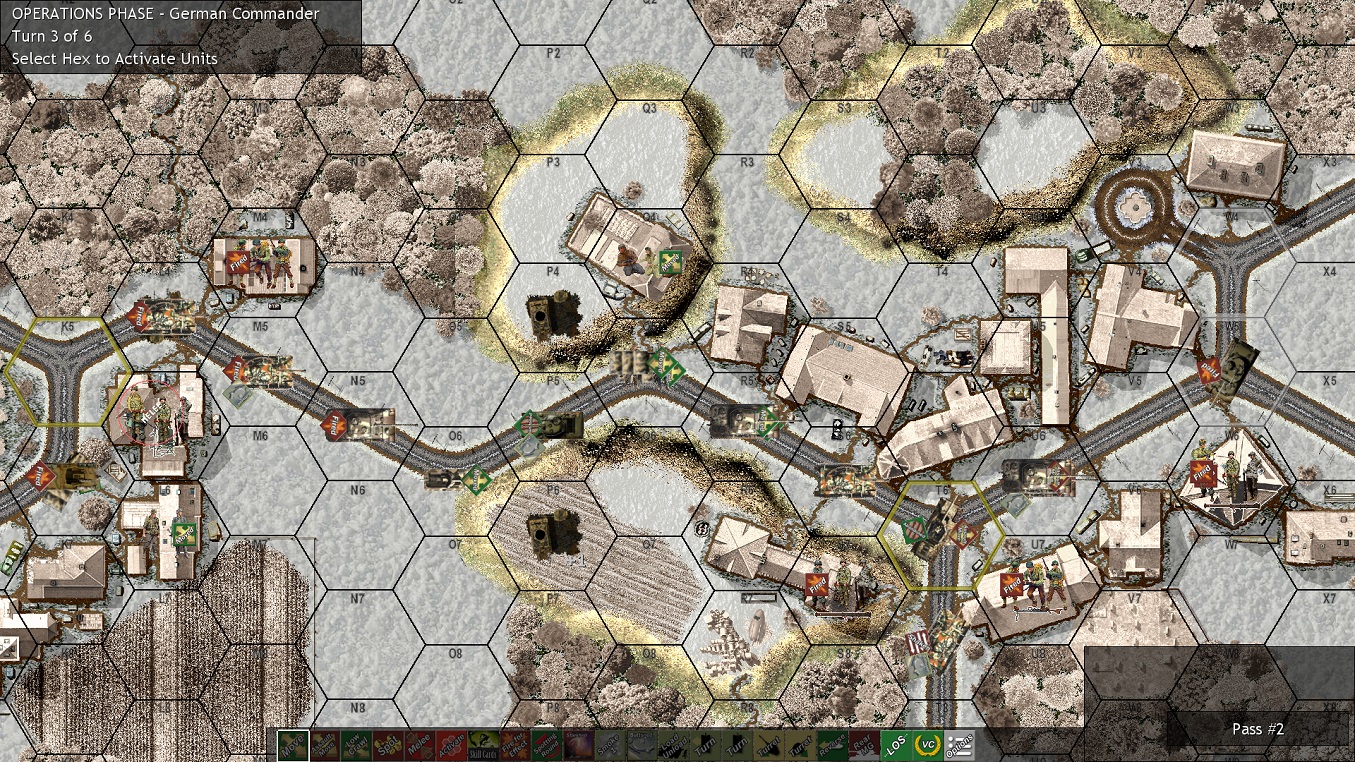Image resolution: width=1355 pixels, height=762 pixels.
Task: Click the Activate units icon
Action: 451,744
